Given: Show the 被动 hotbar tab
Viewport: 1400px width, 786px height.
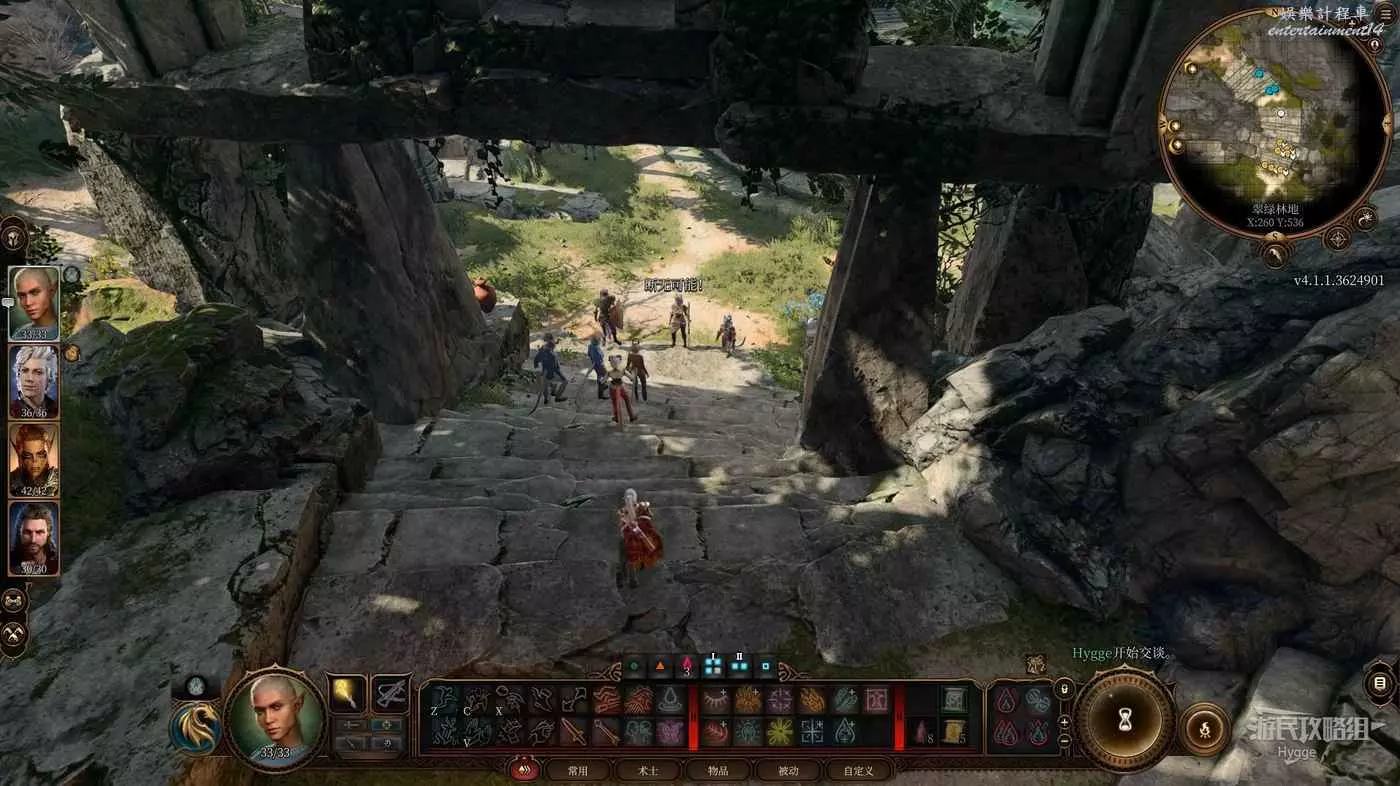Looking at the screenshot, I should (x=788, y=771).
